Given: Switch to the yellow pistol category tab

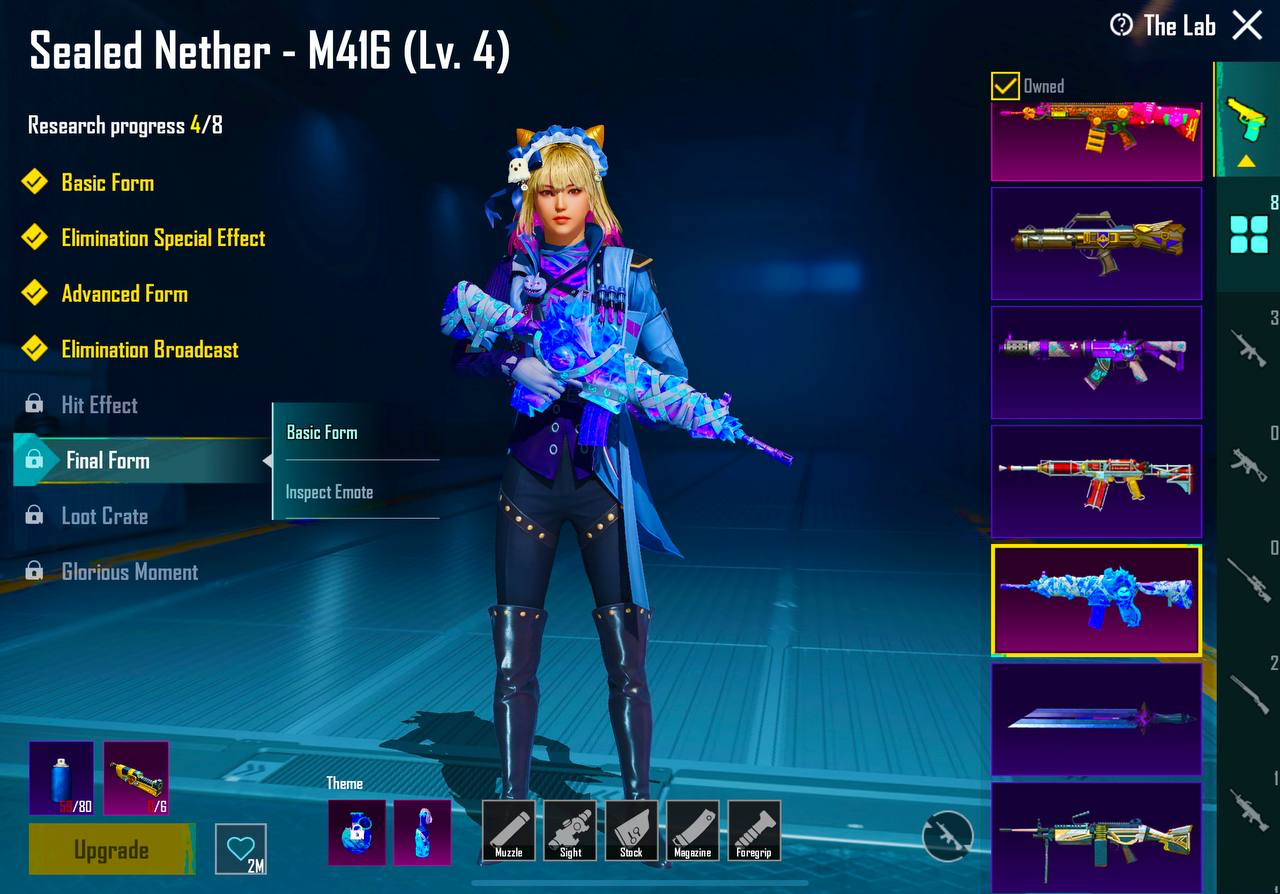Looking at the screenshot, I should 1246,119.
